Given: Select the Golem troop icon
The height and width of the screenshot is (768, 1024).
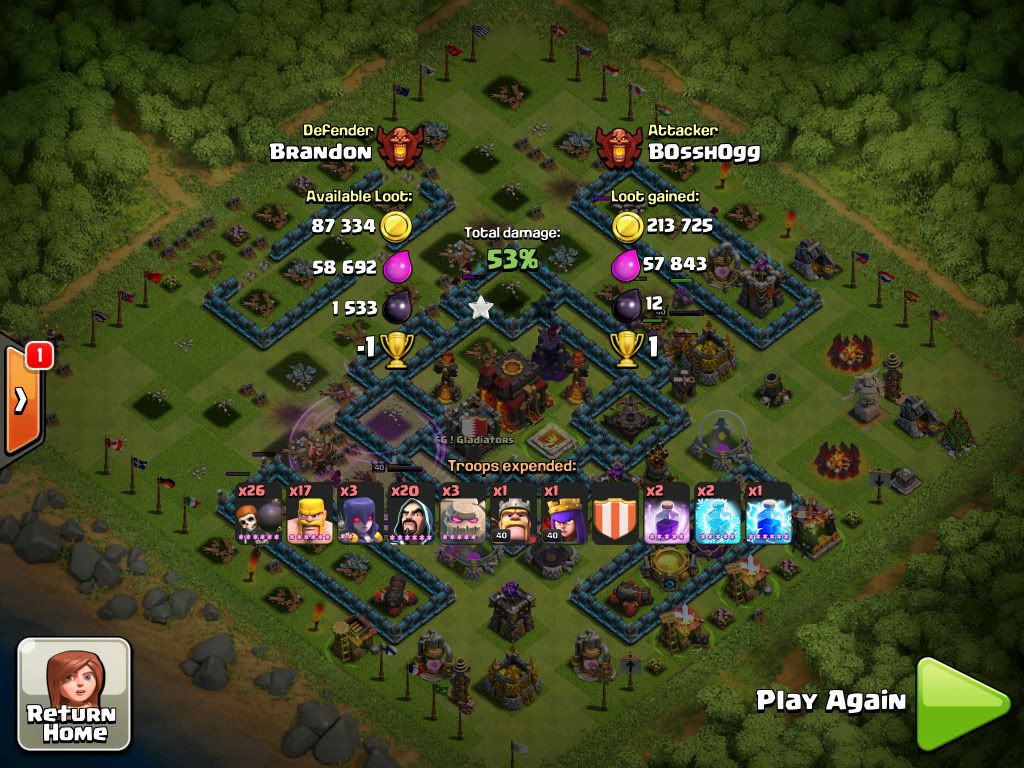Looking at the screenshot, I should pos(462,513).
